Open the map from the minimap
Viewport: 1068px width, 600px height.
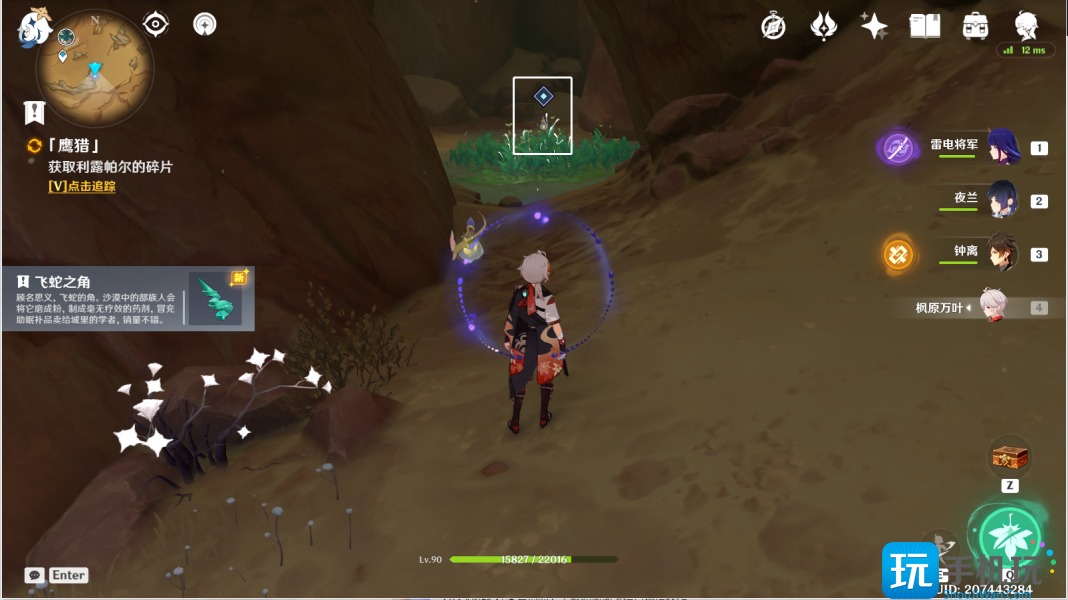click(95, 68)
